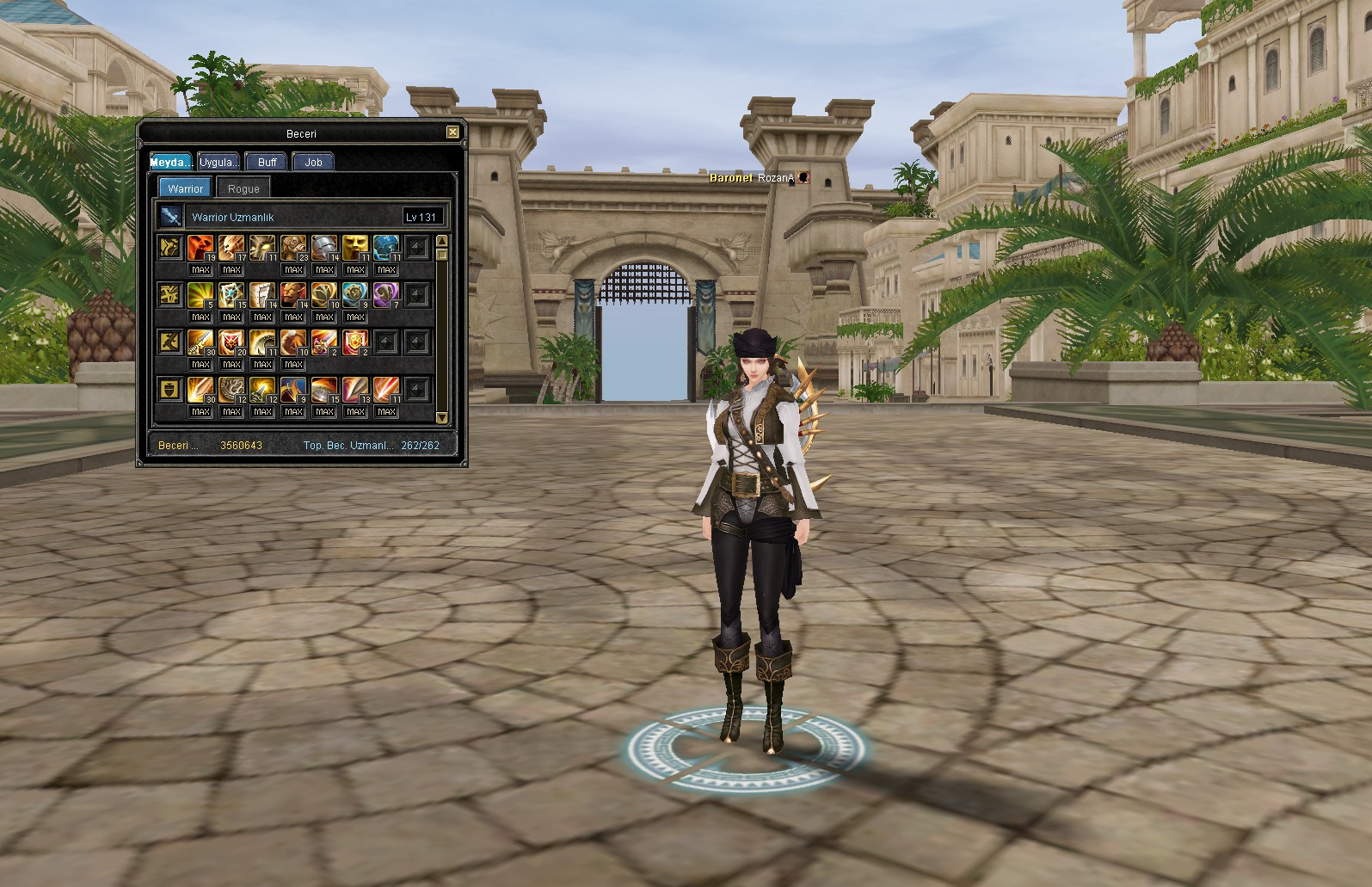Choose the red slash level 11 skill
Screen dimensions: 1372x887
click(386, 390)
